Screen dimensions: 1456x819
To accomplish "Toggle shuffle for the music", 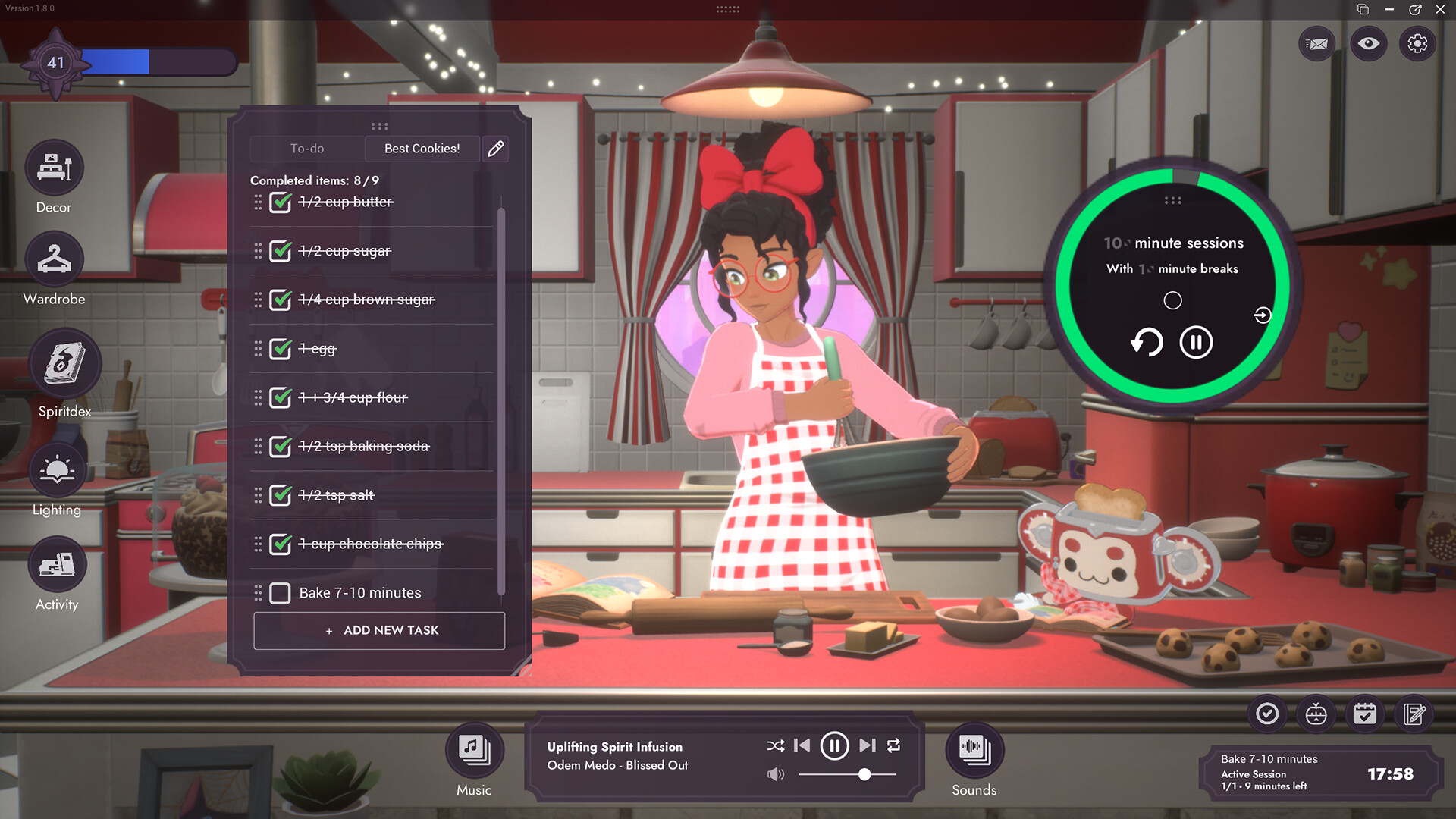I will click(x=775, y=746).
